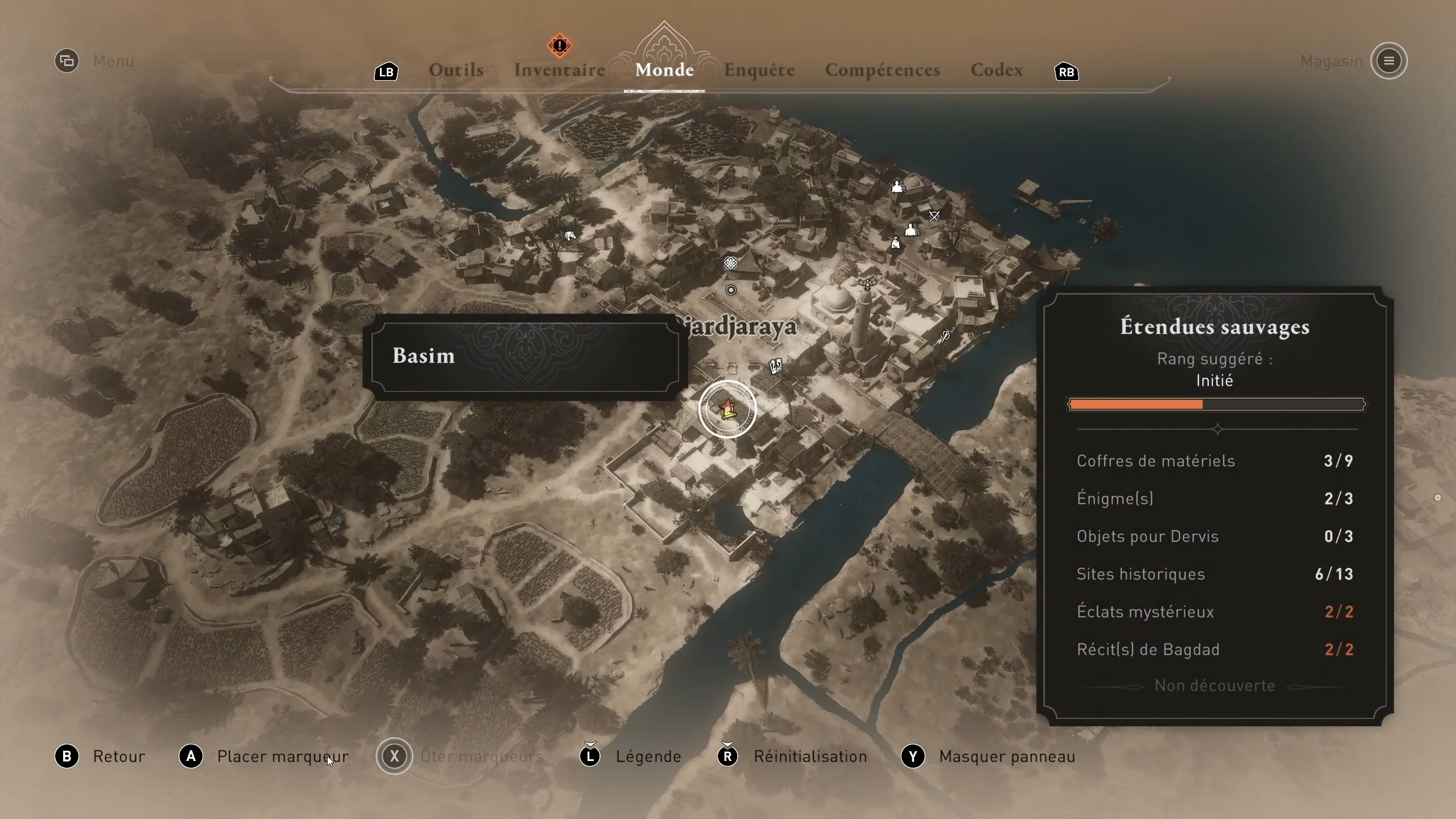Select the money pouch map marker
This screenshot has height=819, width=1456.
click(x=896, y=243)
